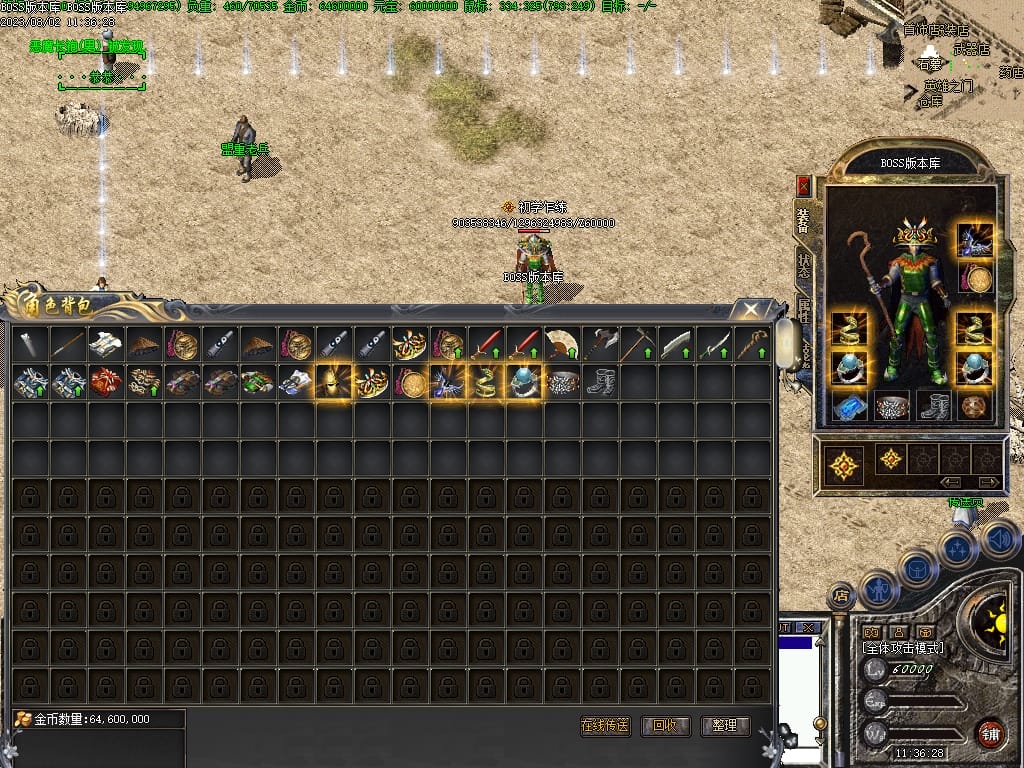Open the character figure round button
The width and height of the screenshot is (1024, 768).
[879, 589]
